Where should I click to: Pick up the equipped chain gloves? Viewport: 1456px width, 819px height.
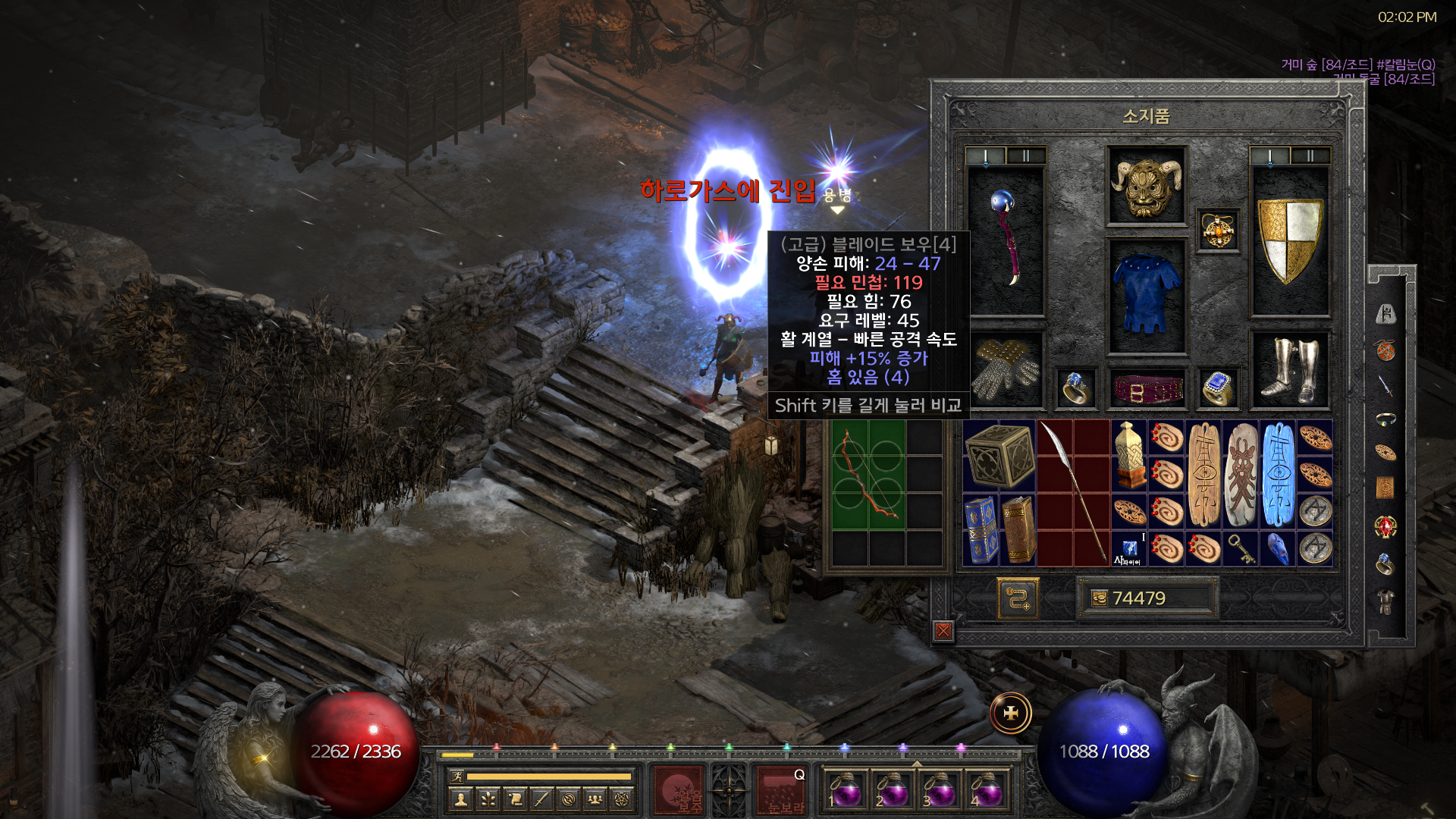(1006, 370)
